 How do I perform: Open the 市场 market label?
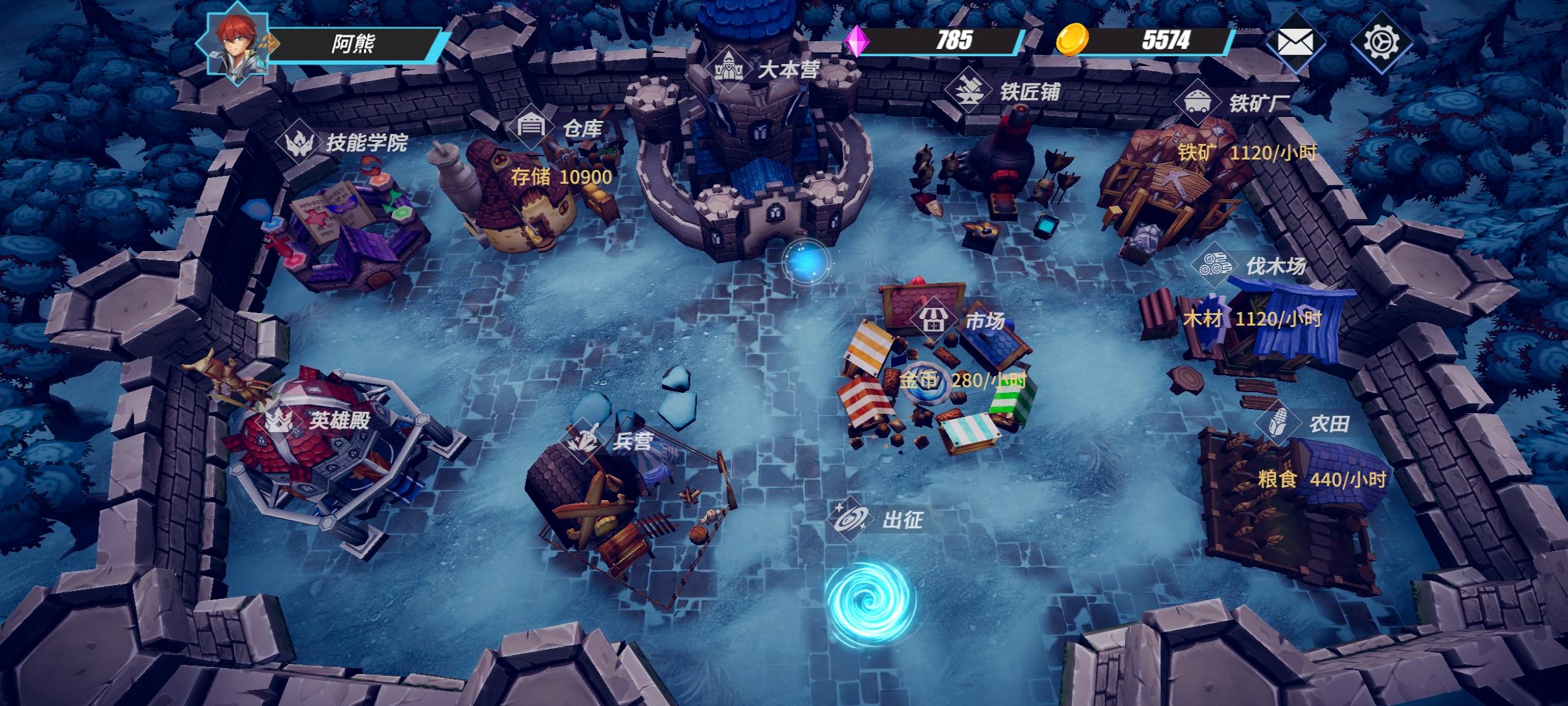[x=960, y=320]
